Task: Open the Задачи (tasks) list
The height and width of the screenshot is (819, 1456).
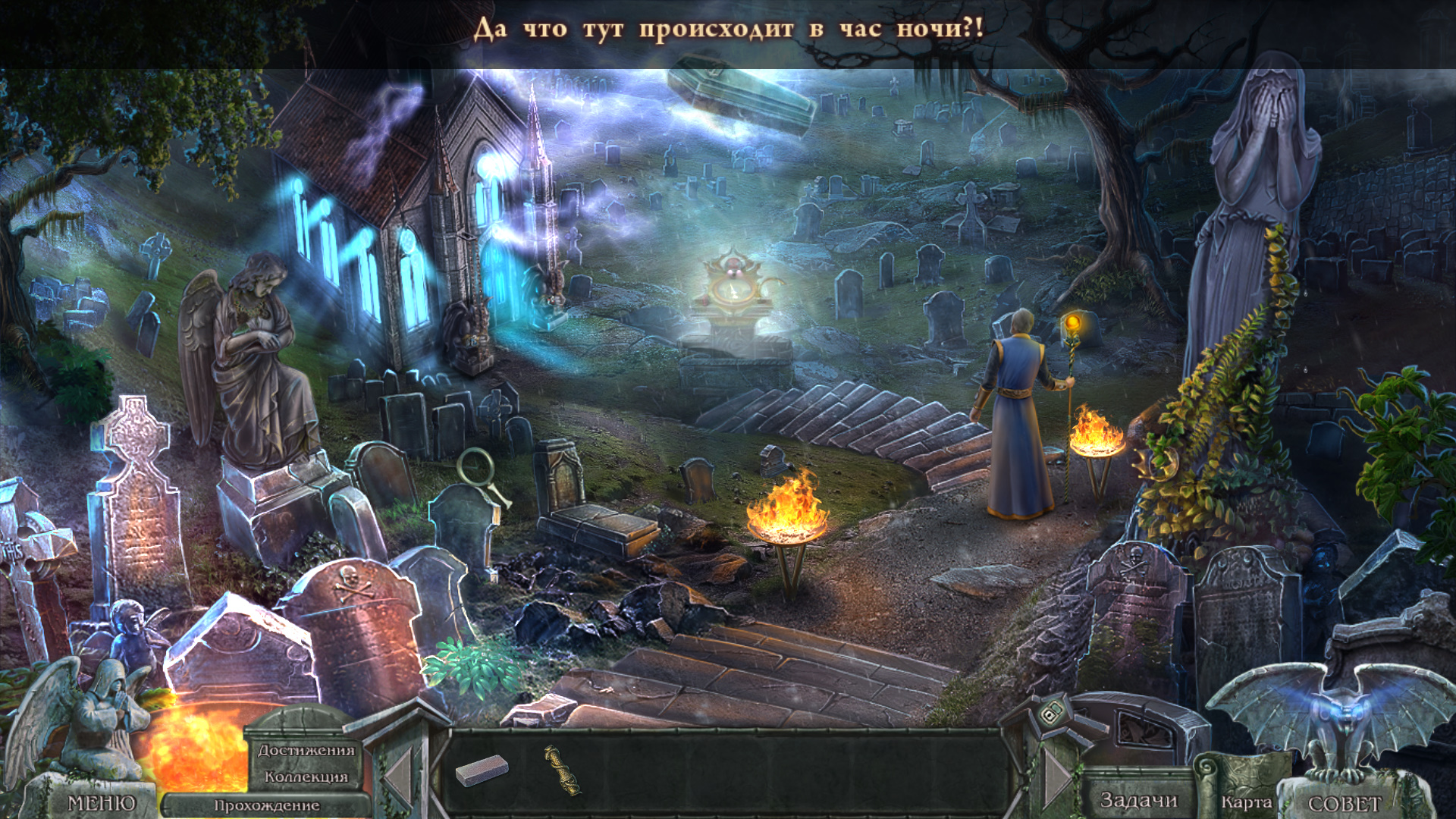Action: coord(1138,800)
